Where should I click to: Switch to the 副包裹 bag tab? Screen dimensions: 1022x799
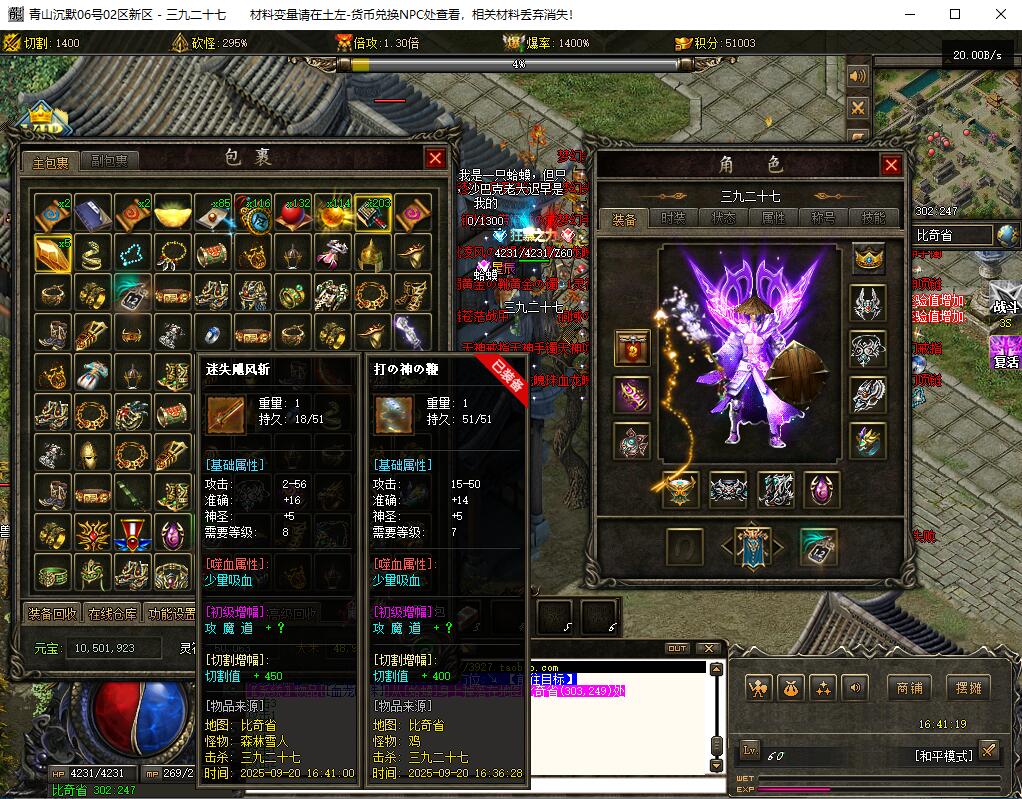tap(109, 160)
